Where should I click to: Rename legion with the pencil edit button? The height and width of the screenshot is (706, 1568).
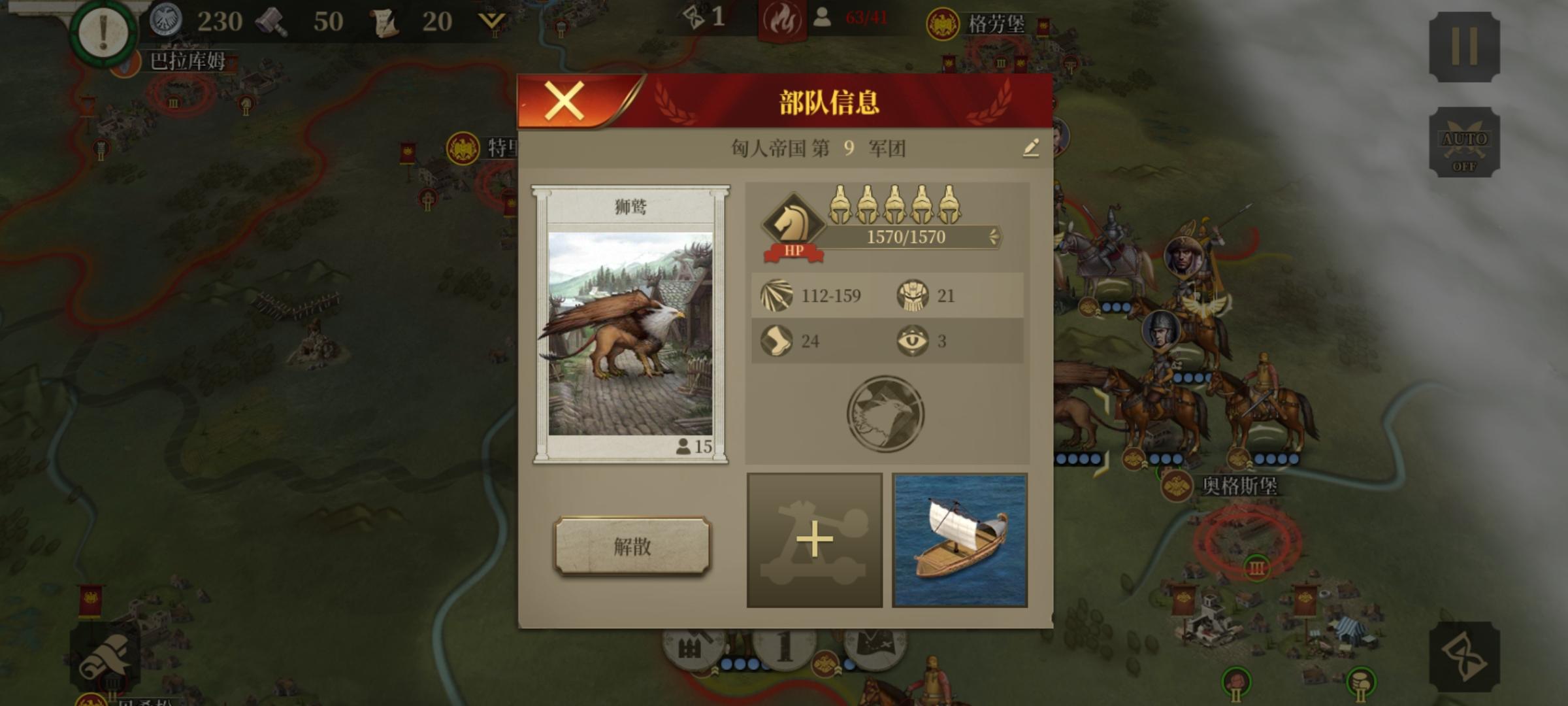point(1031,149)
